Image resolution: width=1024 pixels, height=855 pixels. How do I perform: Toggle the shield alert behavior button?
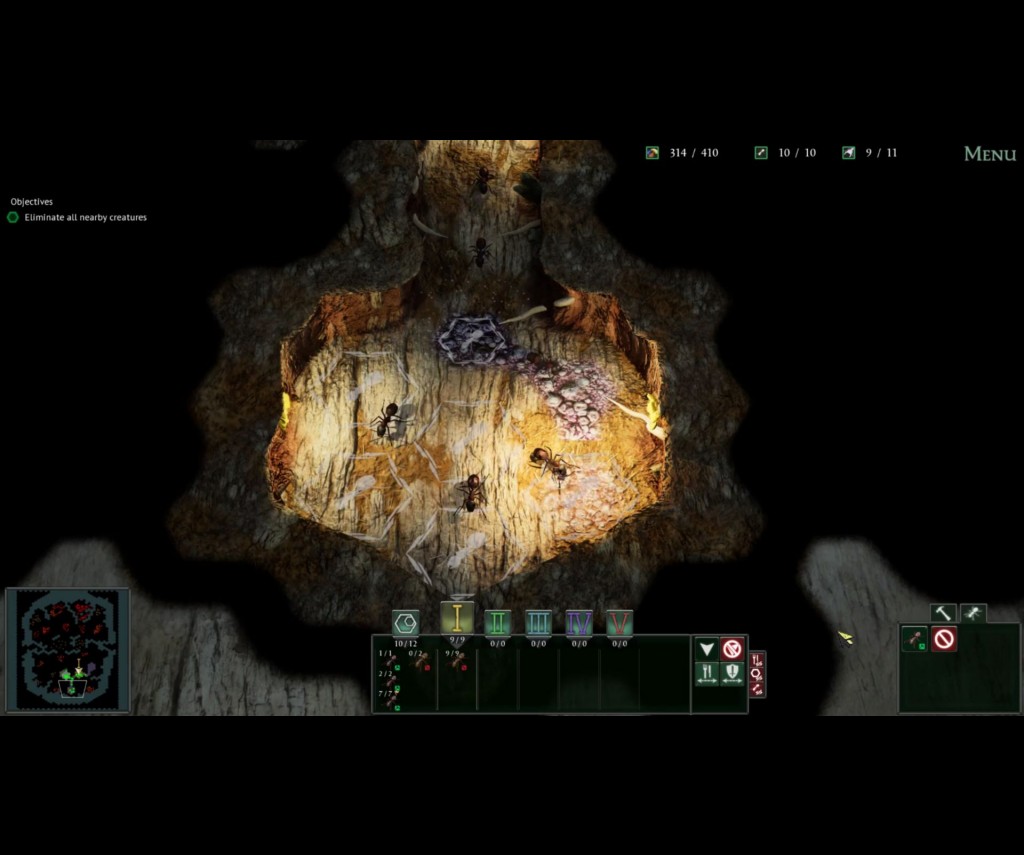pyautogui.click(x=733, y=674)
